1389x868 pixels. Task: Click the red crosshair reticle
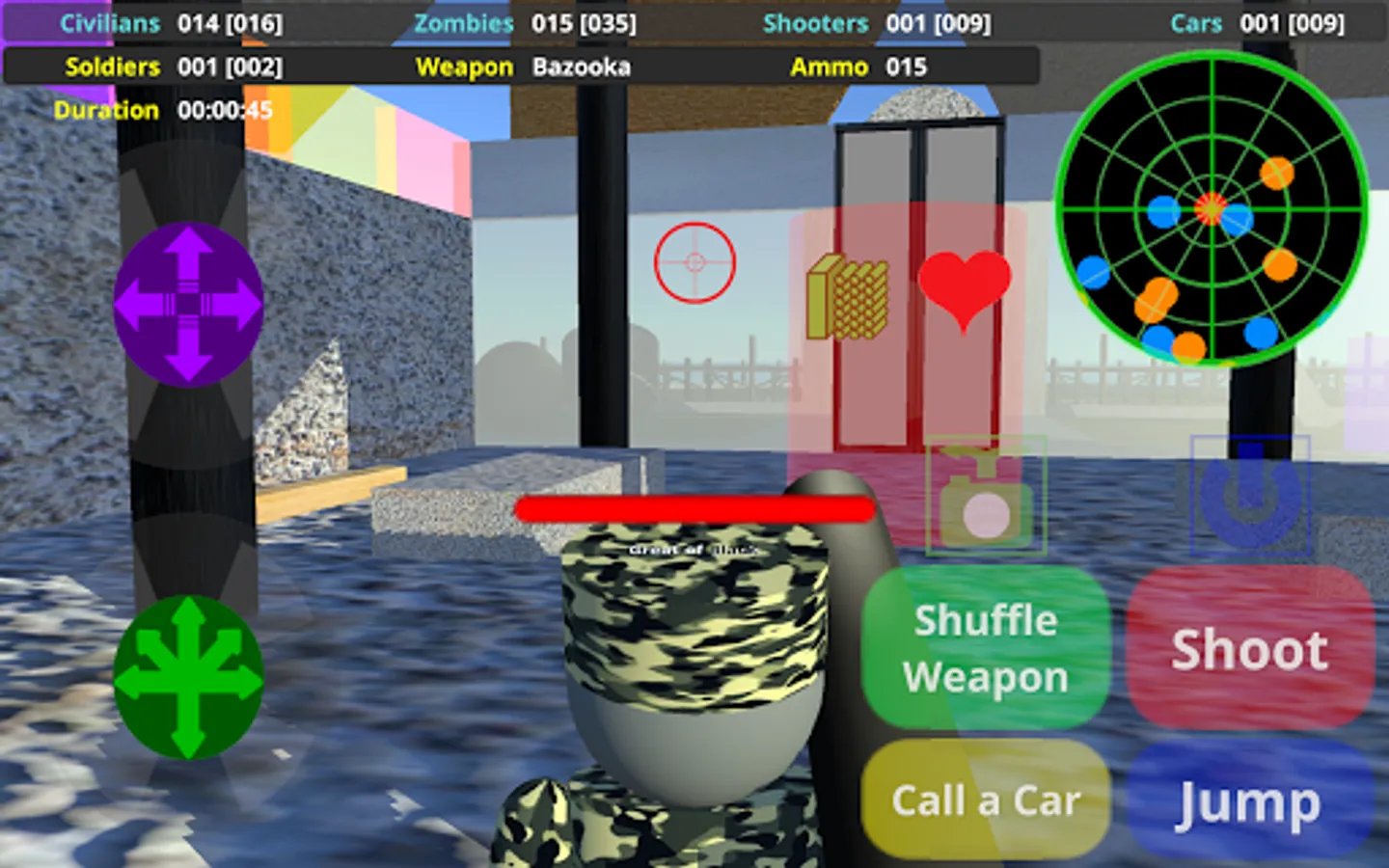point(694,261)
